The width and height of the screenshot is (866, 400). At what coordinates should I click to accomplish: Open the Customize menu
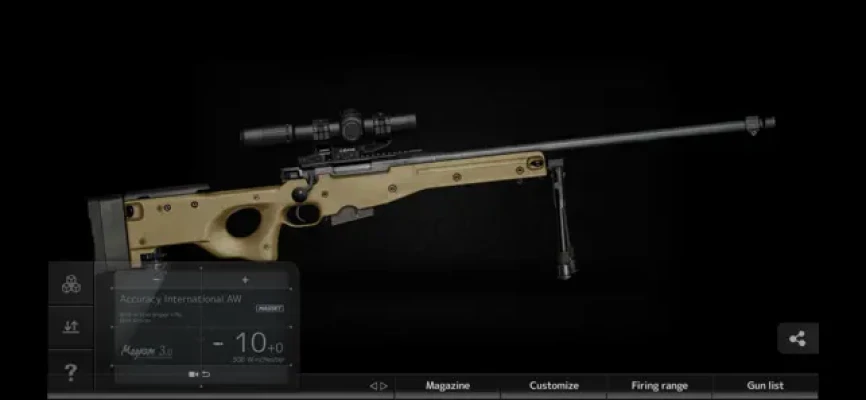coord(553,385)
